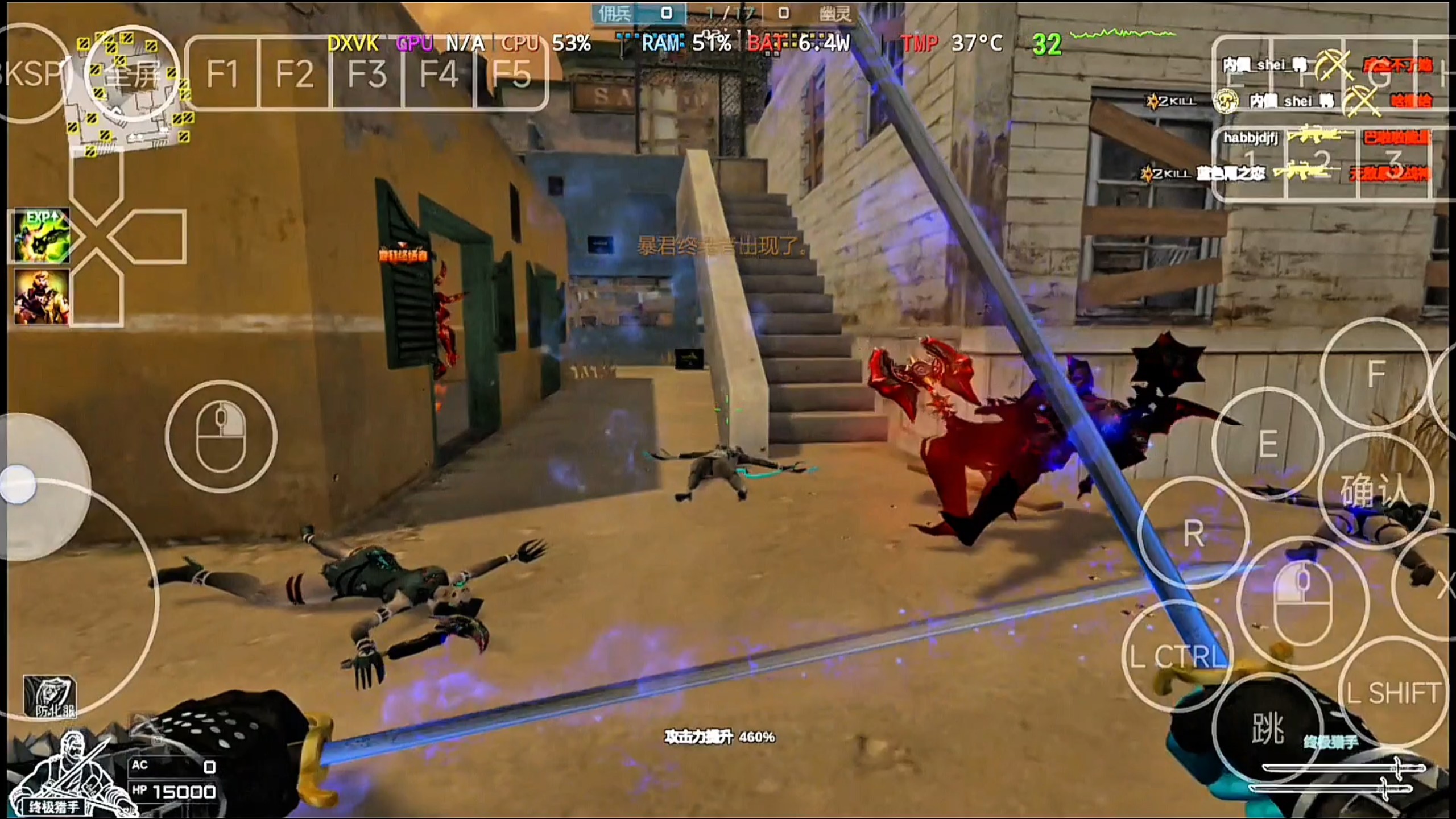Viewport: 1456px width, 819px height.
Task: Reload using the round R button
Action: [1193, 533]
